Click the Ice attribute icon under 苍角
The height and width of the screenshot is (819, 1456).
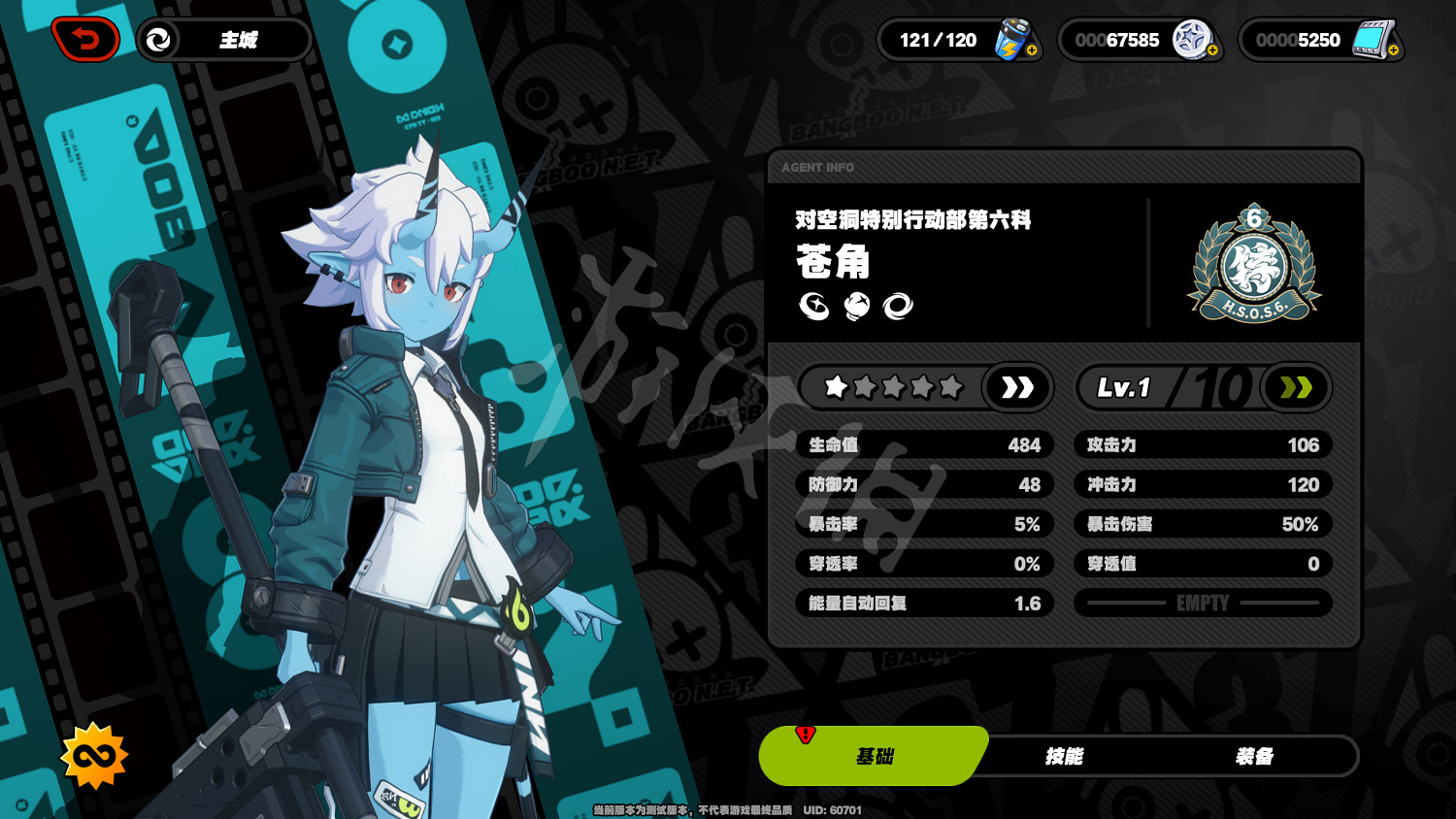[x=813, y=308]
